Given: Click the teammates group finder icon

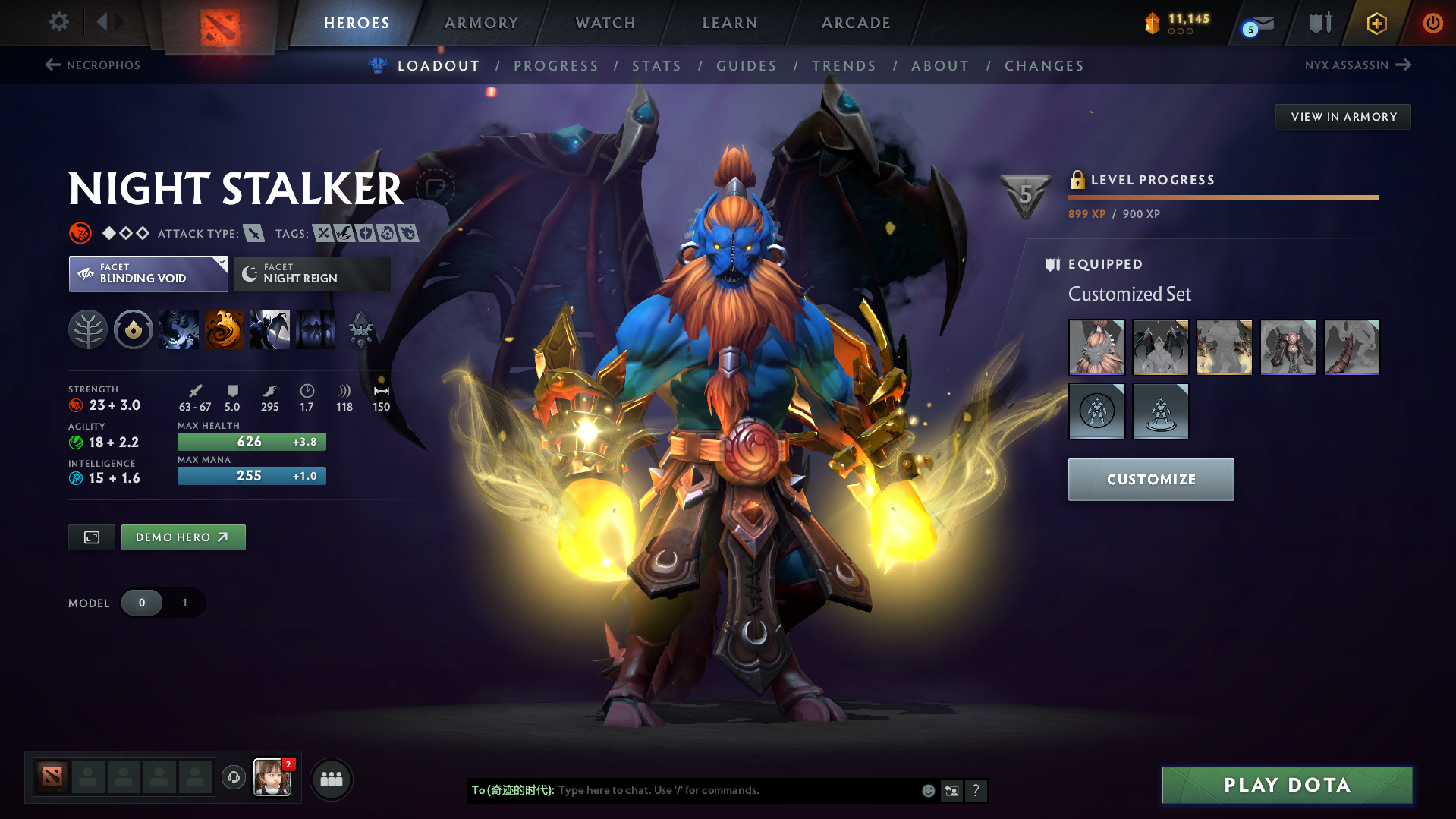Looking at the screenshot, I should point(332,779).
